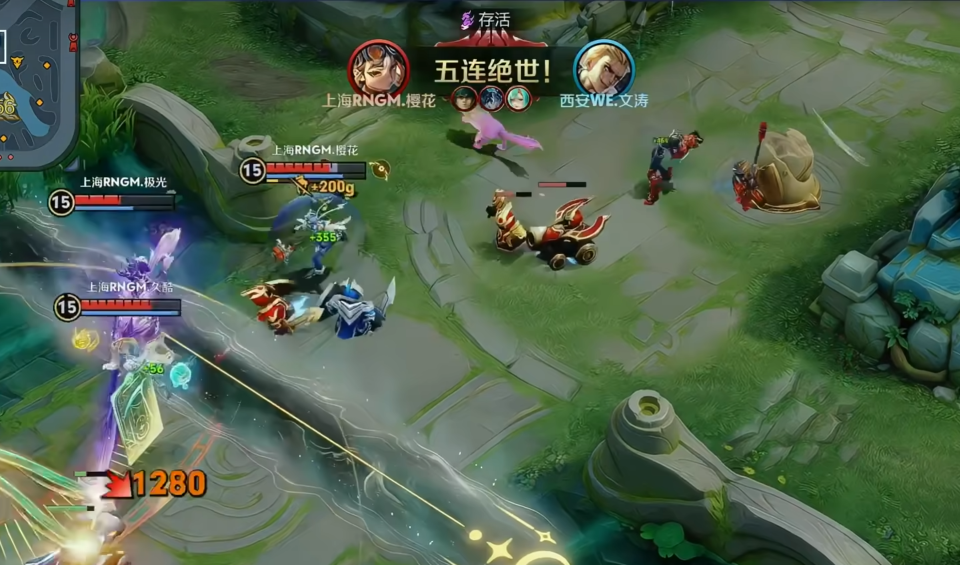The width and height of the screenshot is (960, 565).
Task: Select the green-haired assist portrait in banner
Action: [463, 98]
